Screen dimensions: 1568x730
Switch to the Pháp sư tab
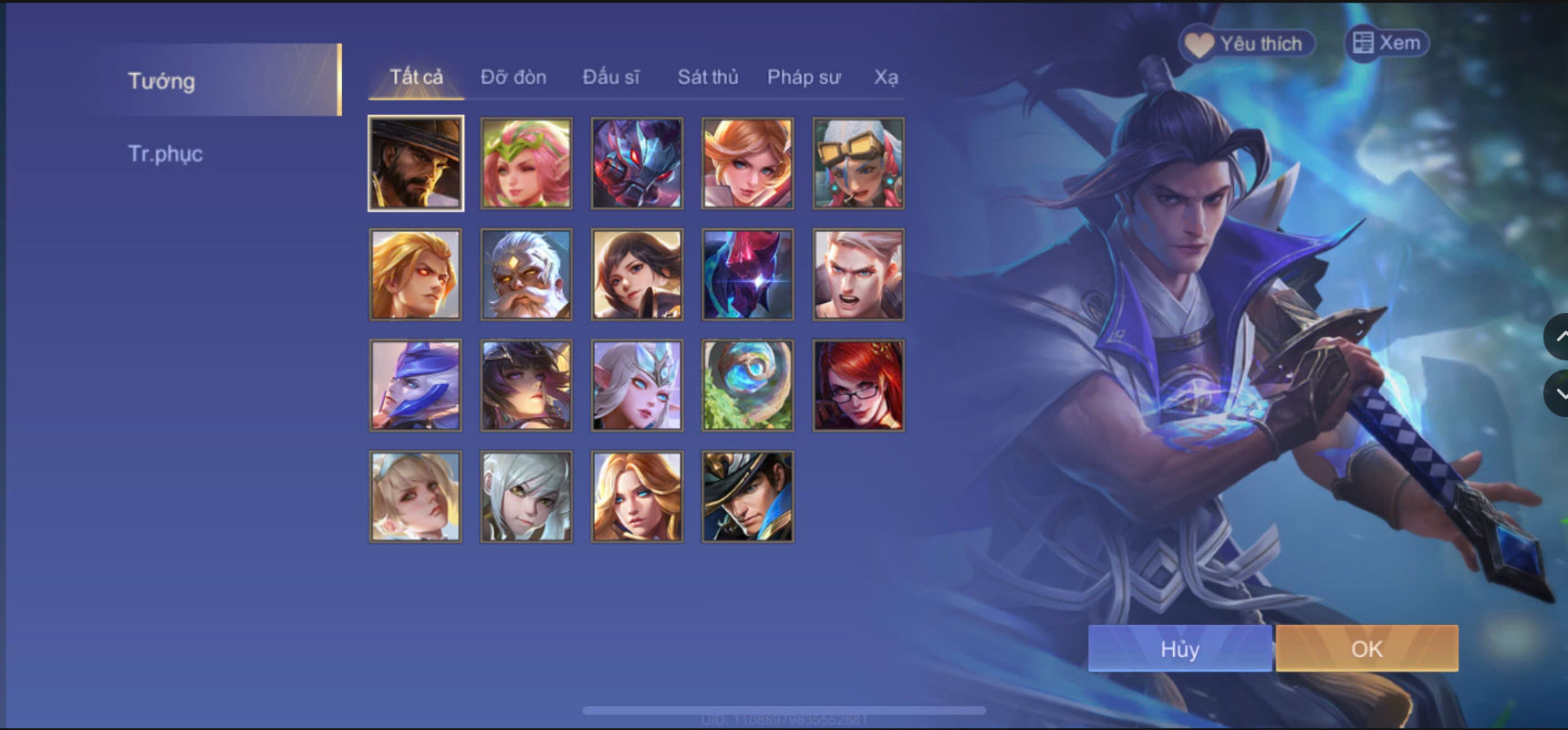coord(805,78)
